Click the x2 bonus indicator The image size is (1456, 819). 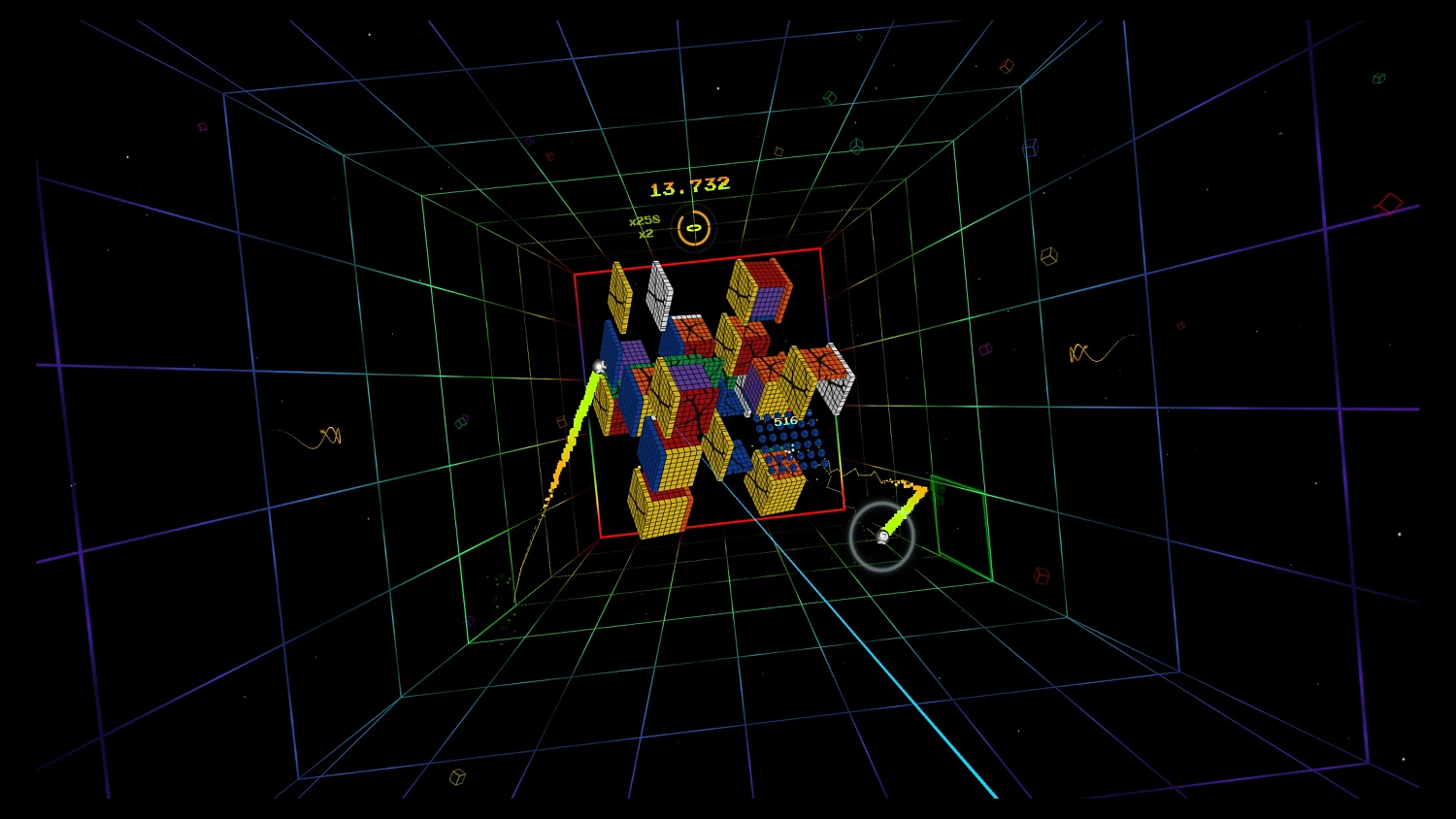pos(645,233)
